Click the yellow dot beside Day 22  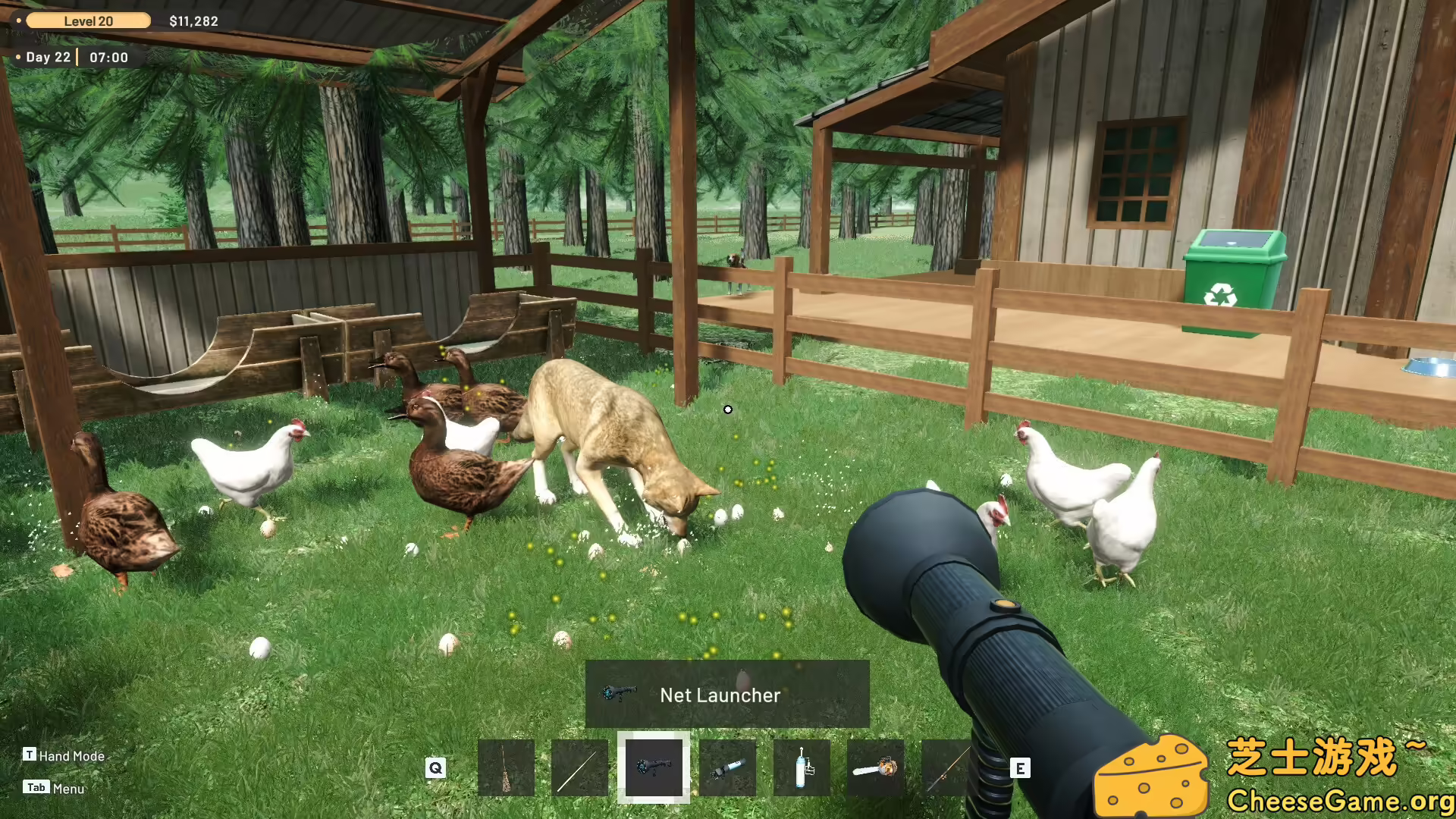pos(19,57)
